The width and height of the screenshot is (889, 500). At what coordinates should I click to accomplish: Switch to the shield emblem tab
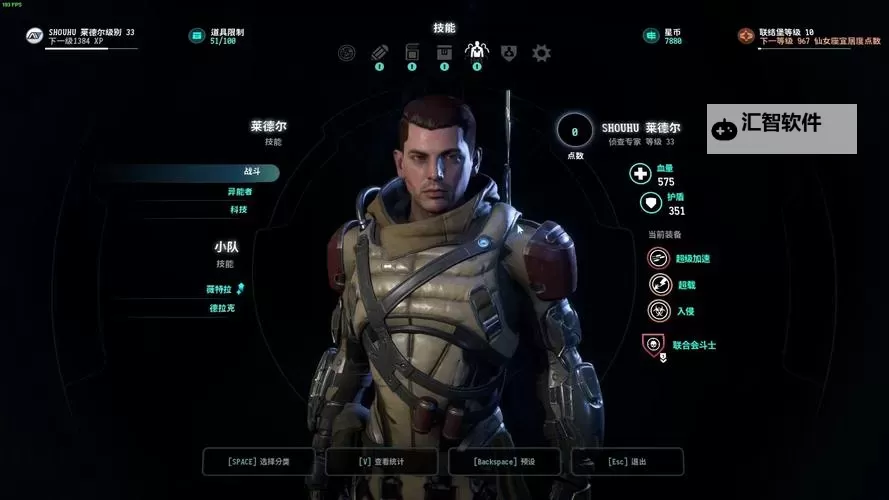[x=508, y=52]
